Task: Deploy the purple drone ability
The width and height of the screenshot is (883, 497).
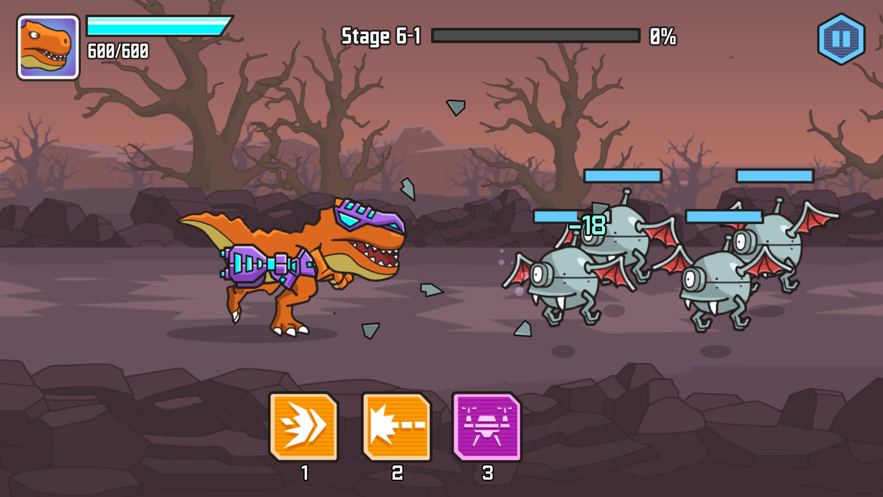Action: click(487, 427)
